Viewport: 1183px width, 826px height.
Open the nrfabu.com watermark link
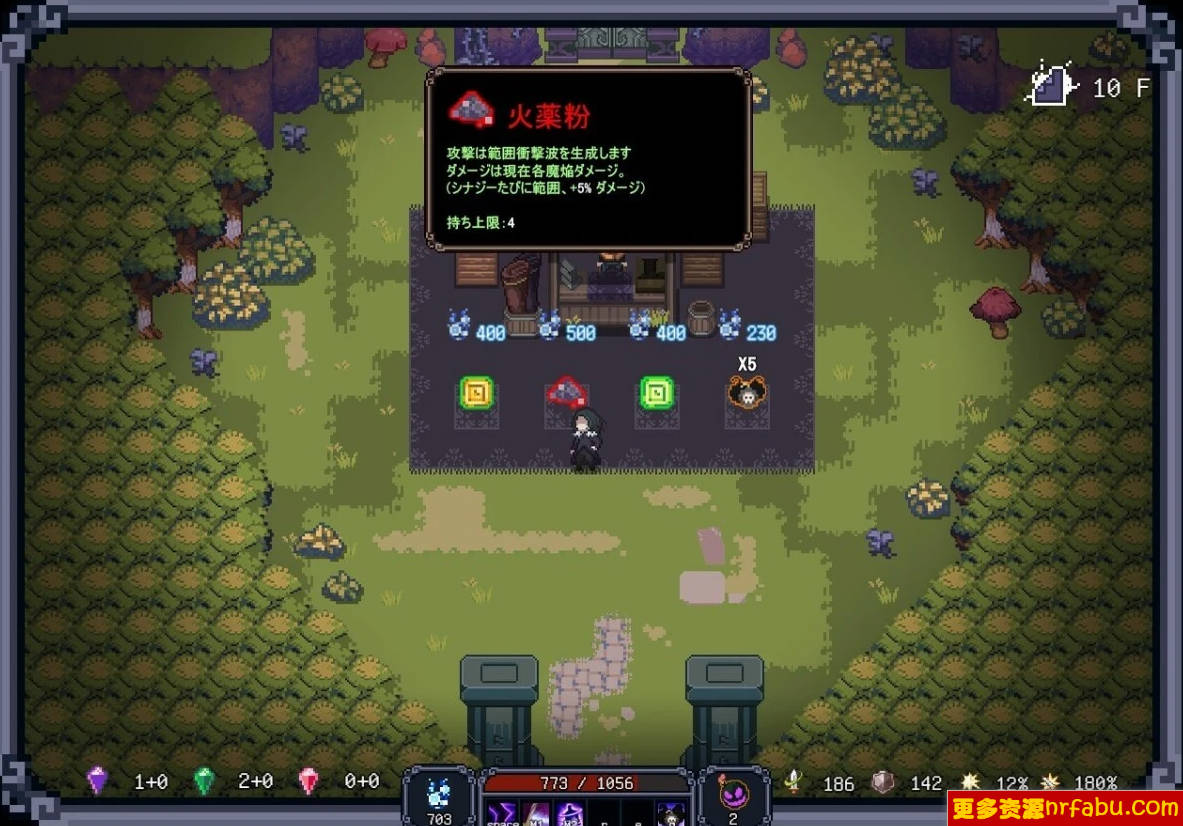1065,808
